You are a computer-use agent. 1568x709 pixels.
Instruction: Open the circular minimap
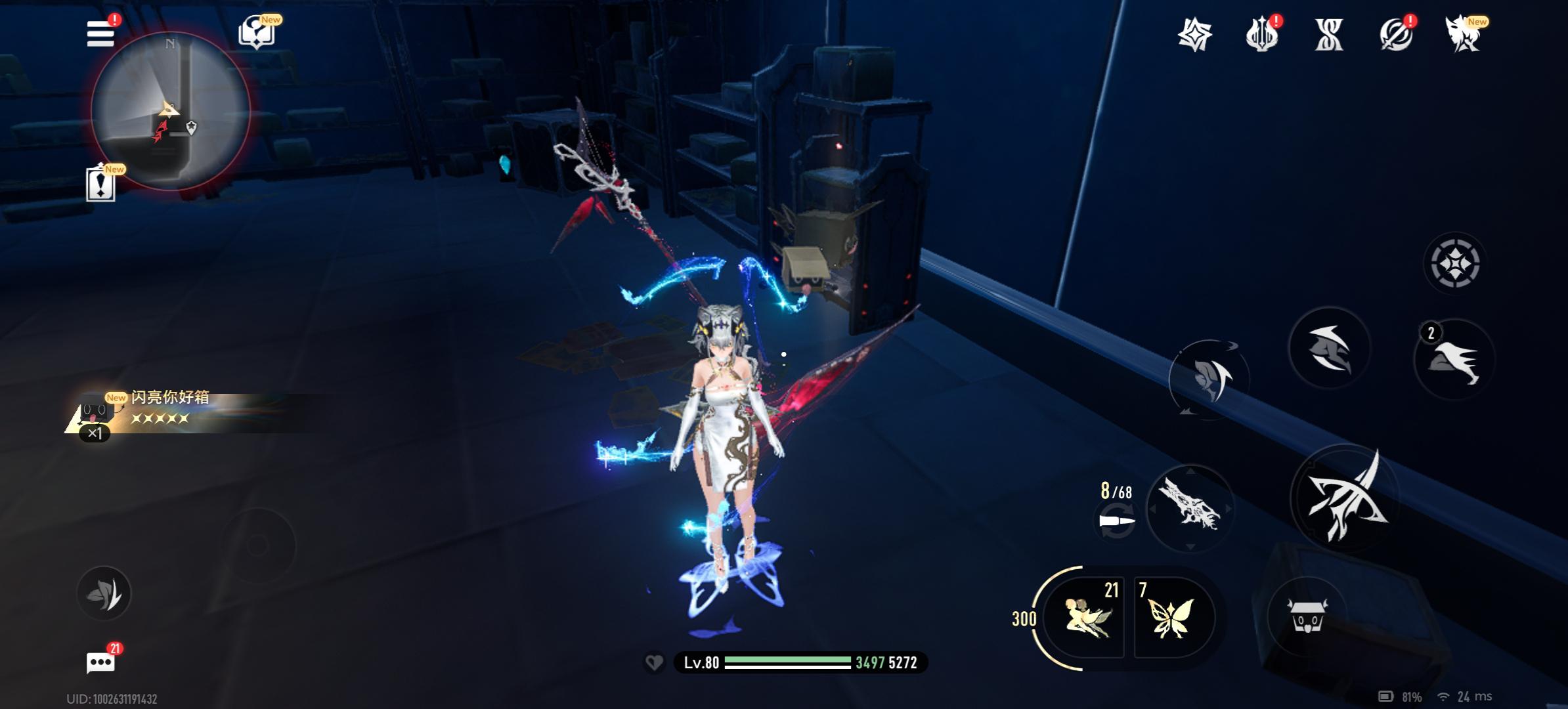click(170, 111)
